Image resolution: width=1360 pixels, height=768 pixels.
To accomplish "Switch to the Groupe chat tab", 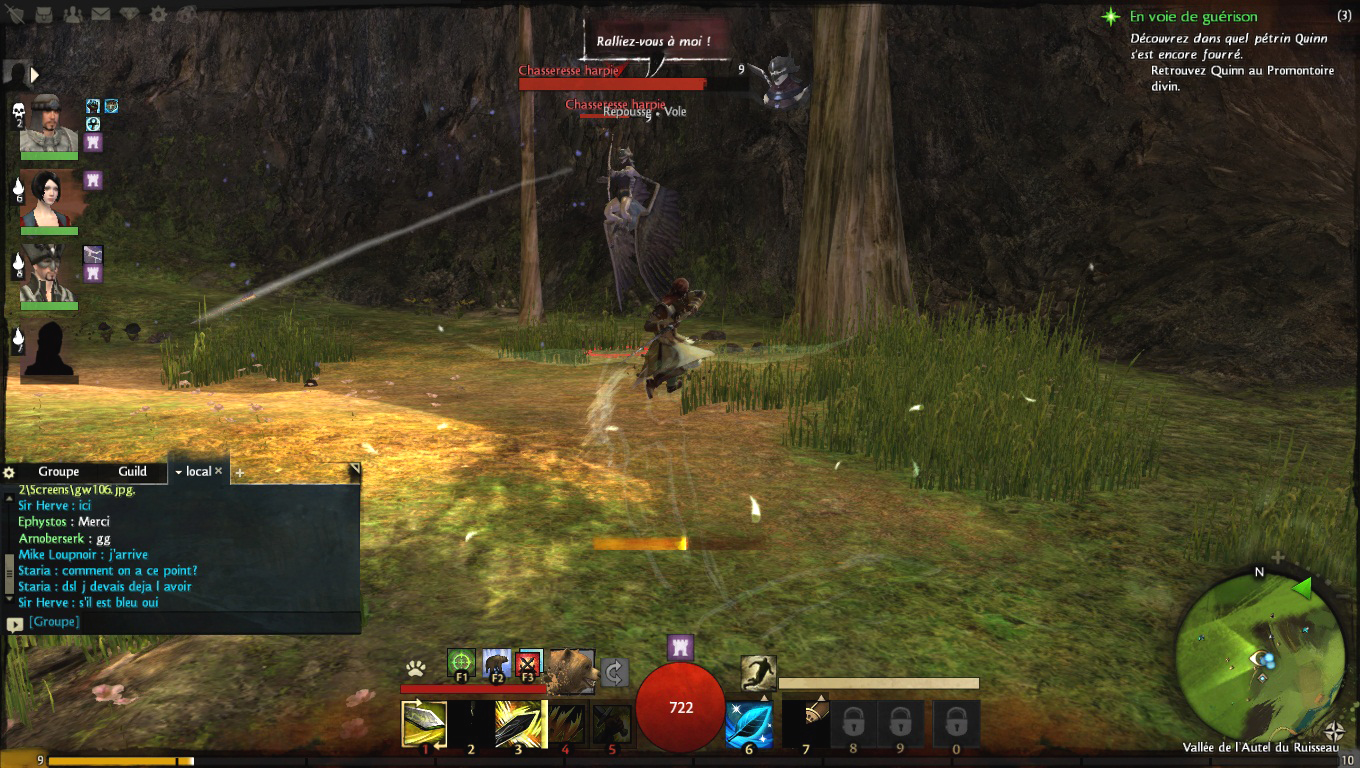I will pyautogui.click(x=59, y=472).
